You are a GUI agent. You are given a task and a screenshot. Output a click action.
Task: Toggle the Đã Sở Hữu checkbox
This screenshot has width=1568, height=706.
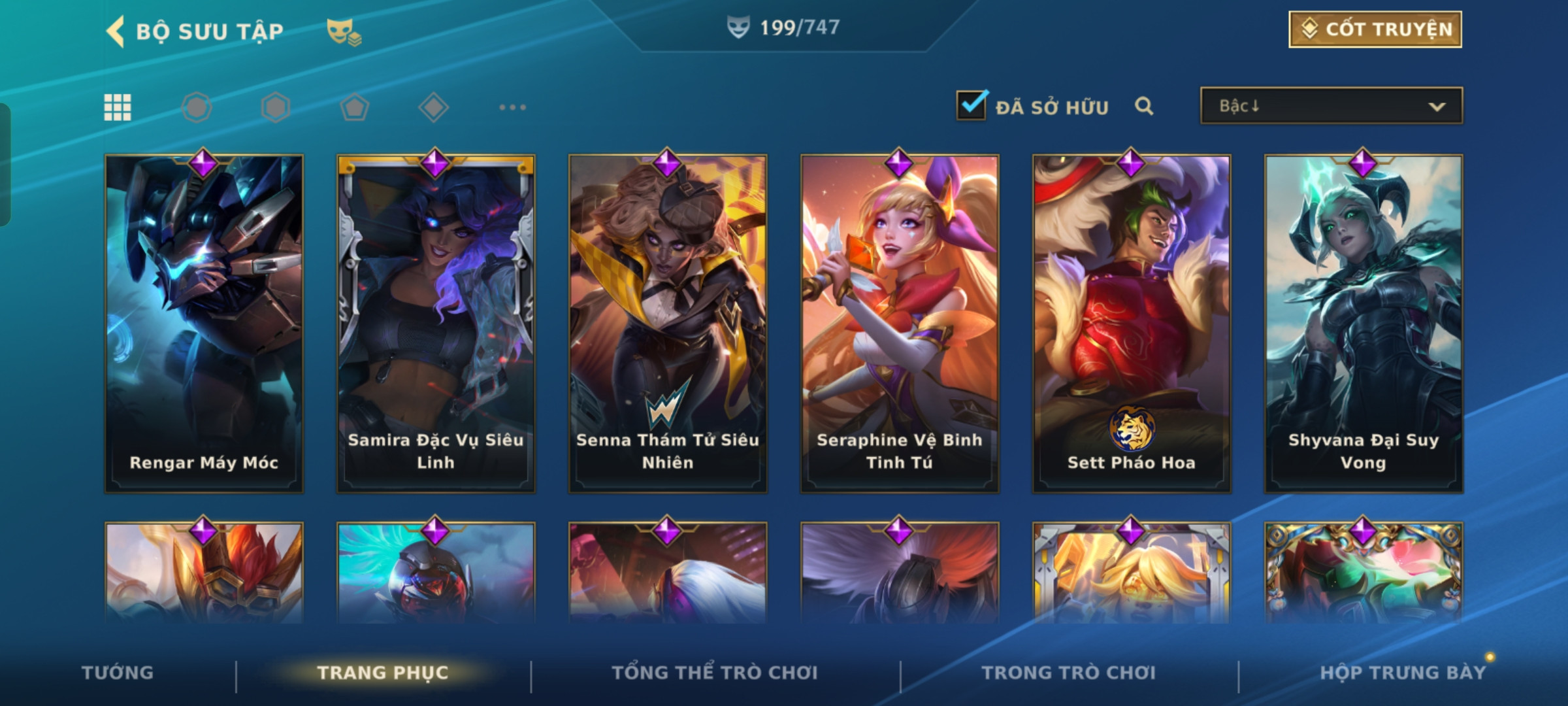pos(971,105)
